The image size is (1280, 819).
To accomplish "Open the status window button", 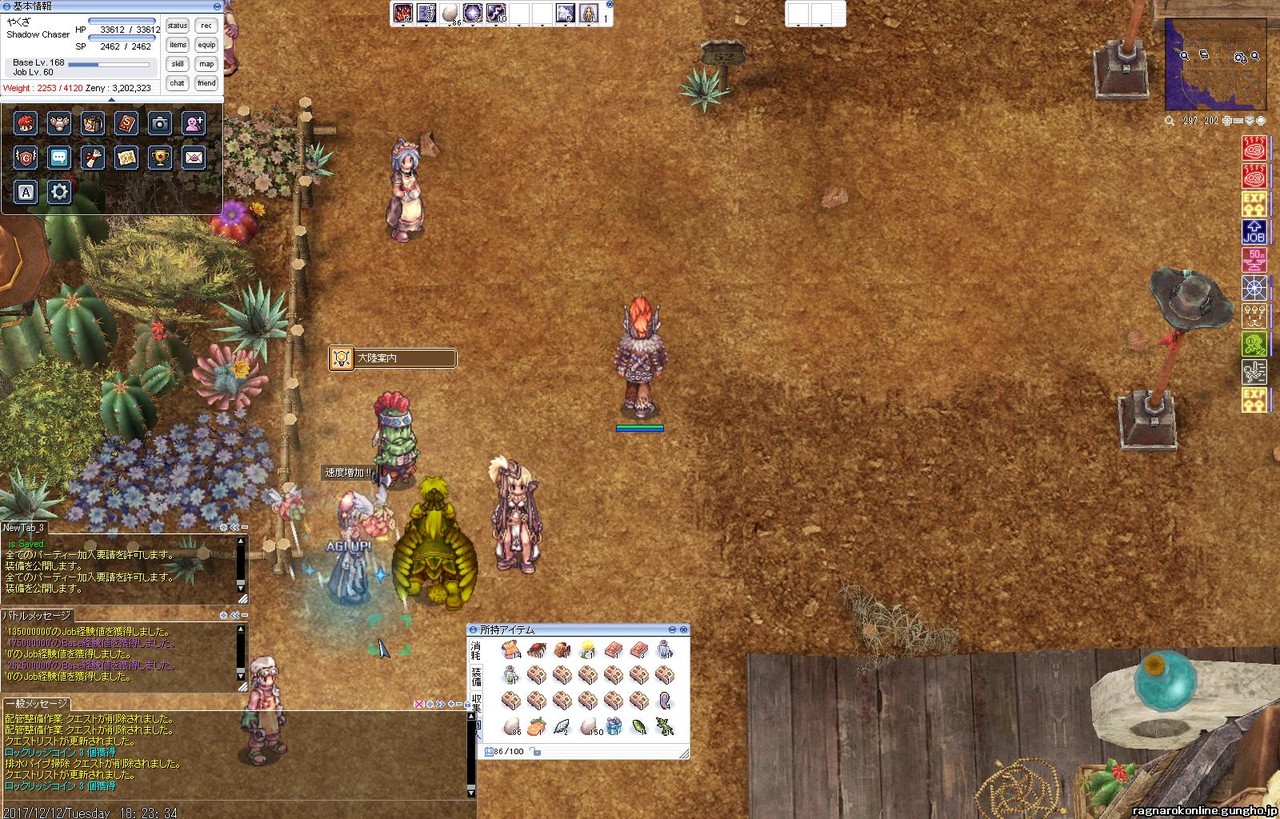I will point(177,25).
